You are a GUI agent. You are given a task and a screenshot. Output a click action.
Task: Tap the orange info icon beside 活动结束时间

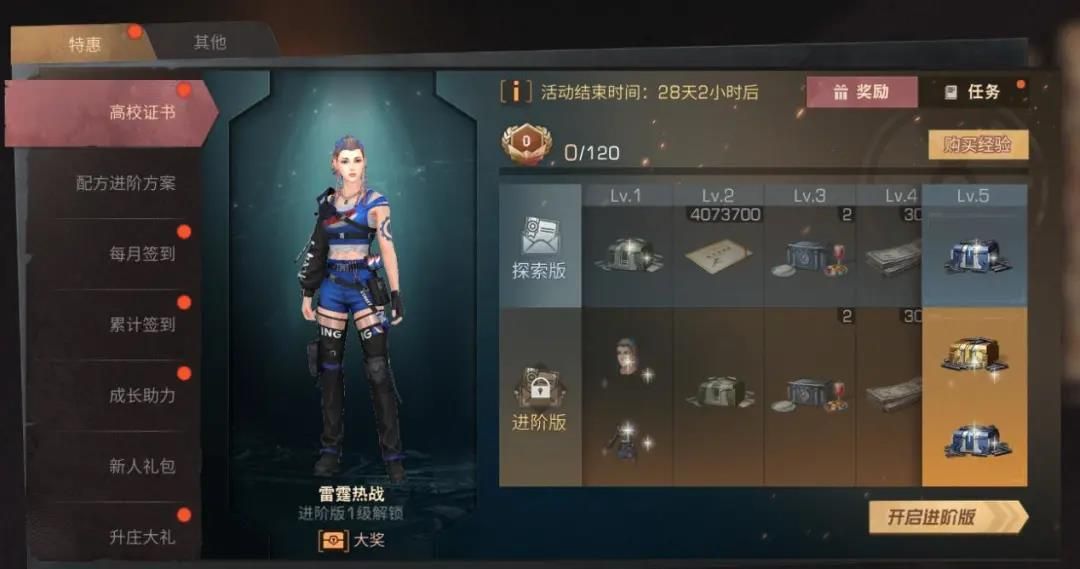coord(515,92)
